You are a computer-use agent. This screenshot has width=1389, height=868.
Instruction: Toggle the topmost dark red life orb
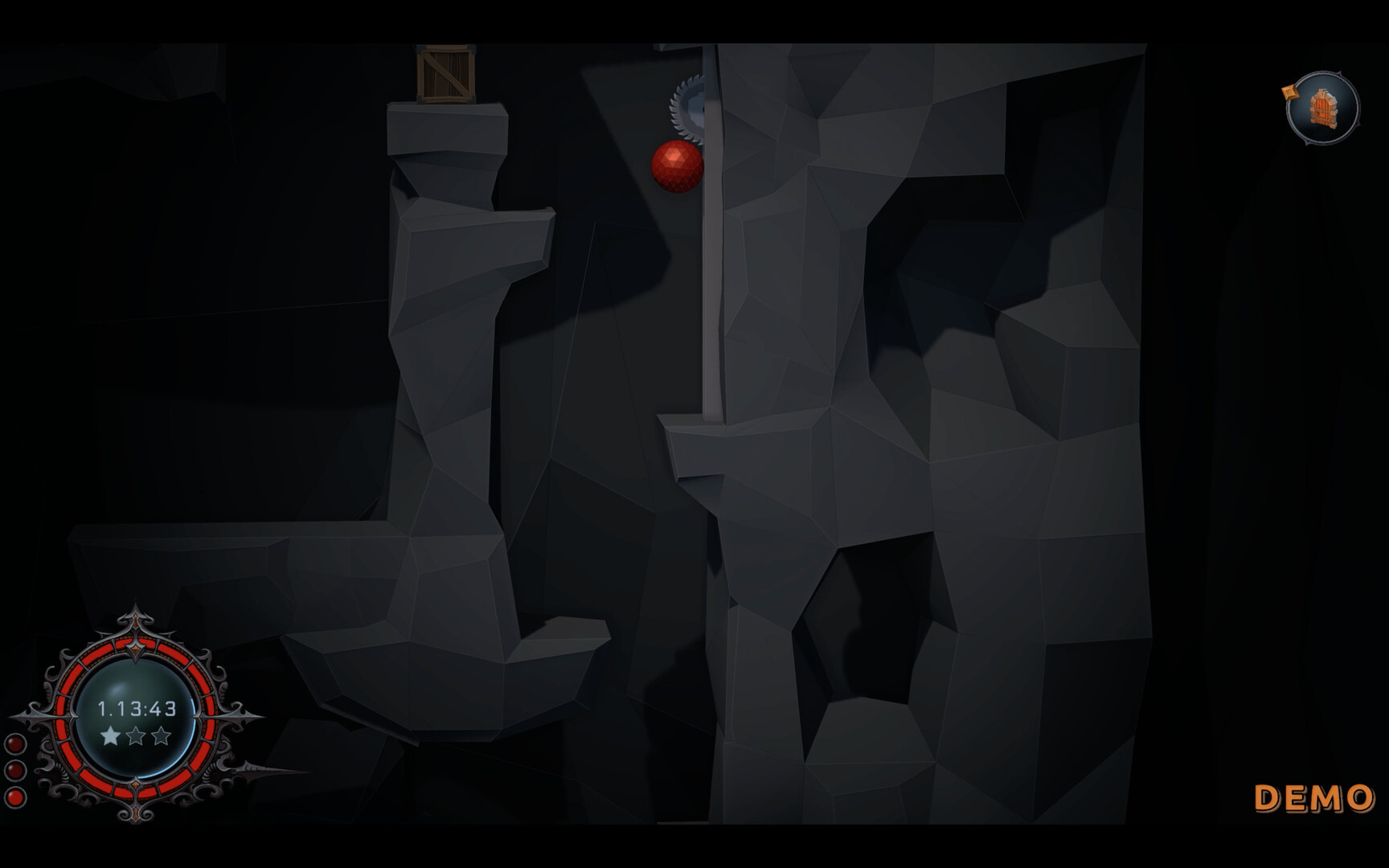pos(15,743)
